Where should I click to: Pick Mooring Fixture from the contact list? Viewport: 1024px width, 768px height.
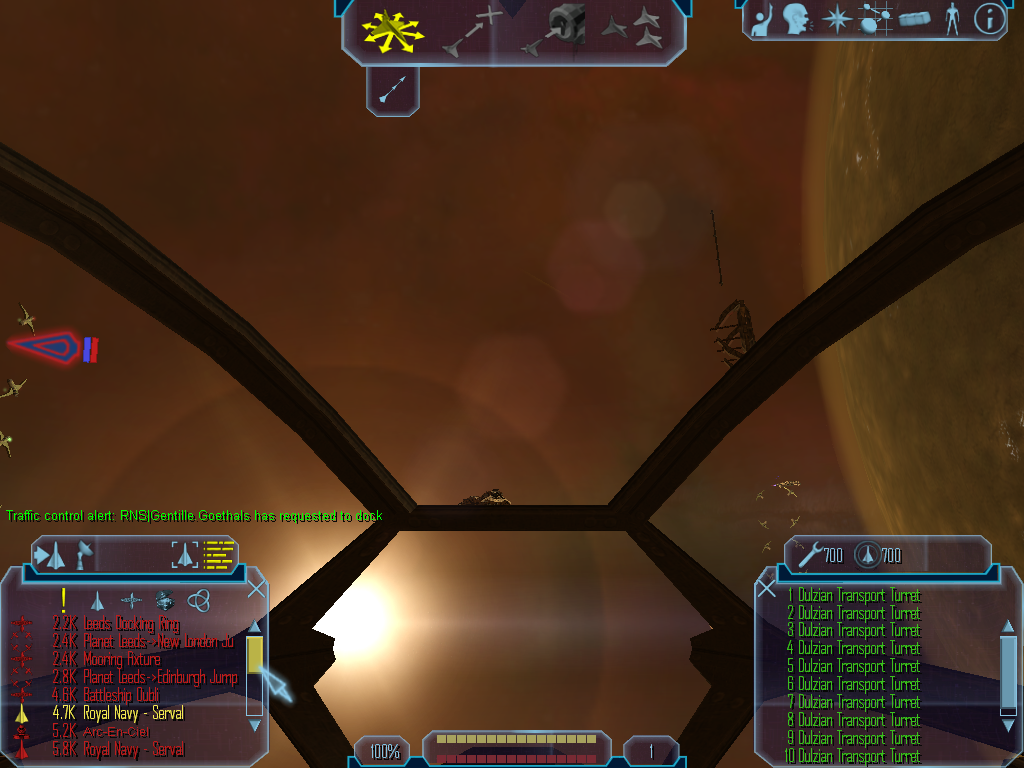coord(121,660)
